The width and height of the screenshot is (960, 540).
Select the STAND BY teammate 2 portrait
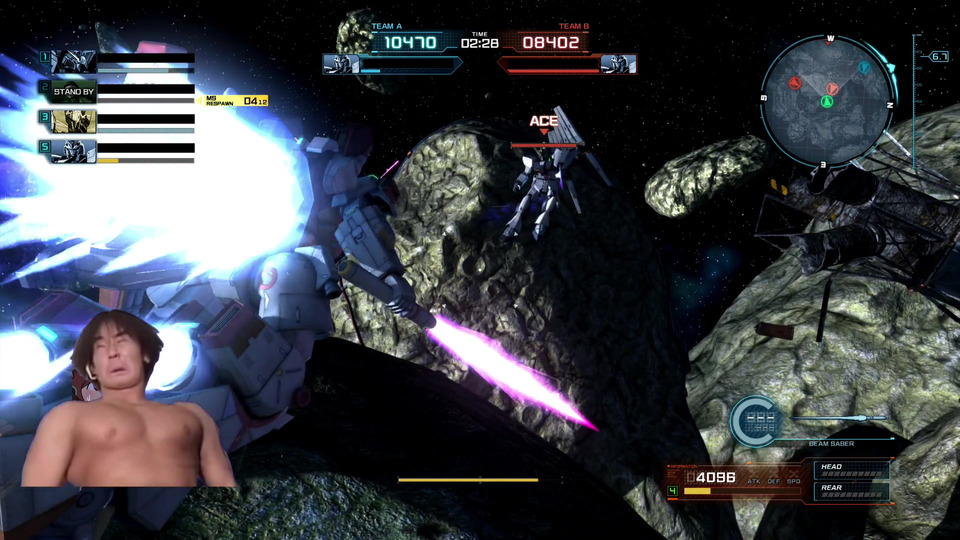pos(74,91)
